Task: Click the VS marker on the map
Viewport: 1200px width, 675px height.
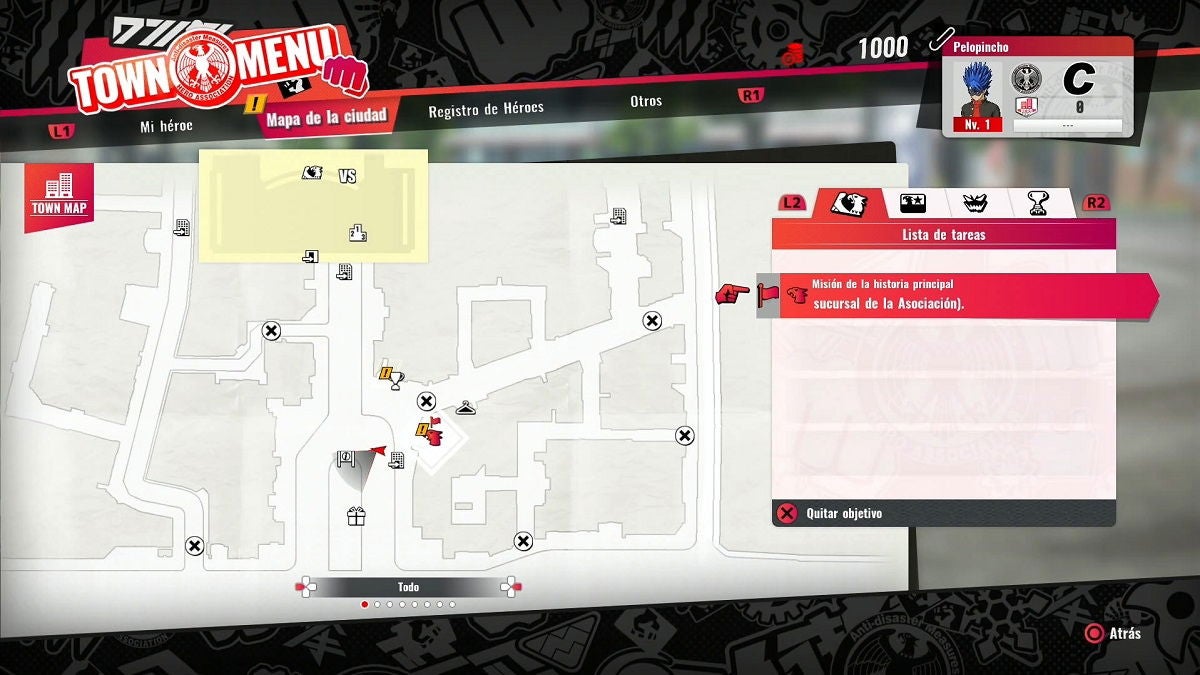Action: pos(348,176)
